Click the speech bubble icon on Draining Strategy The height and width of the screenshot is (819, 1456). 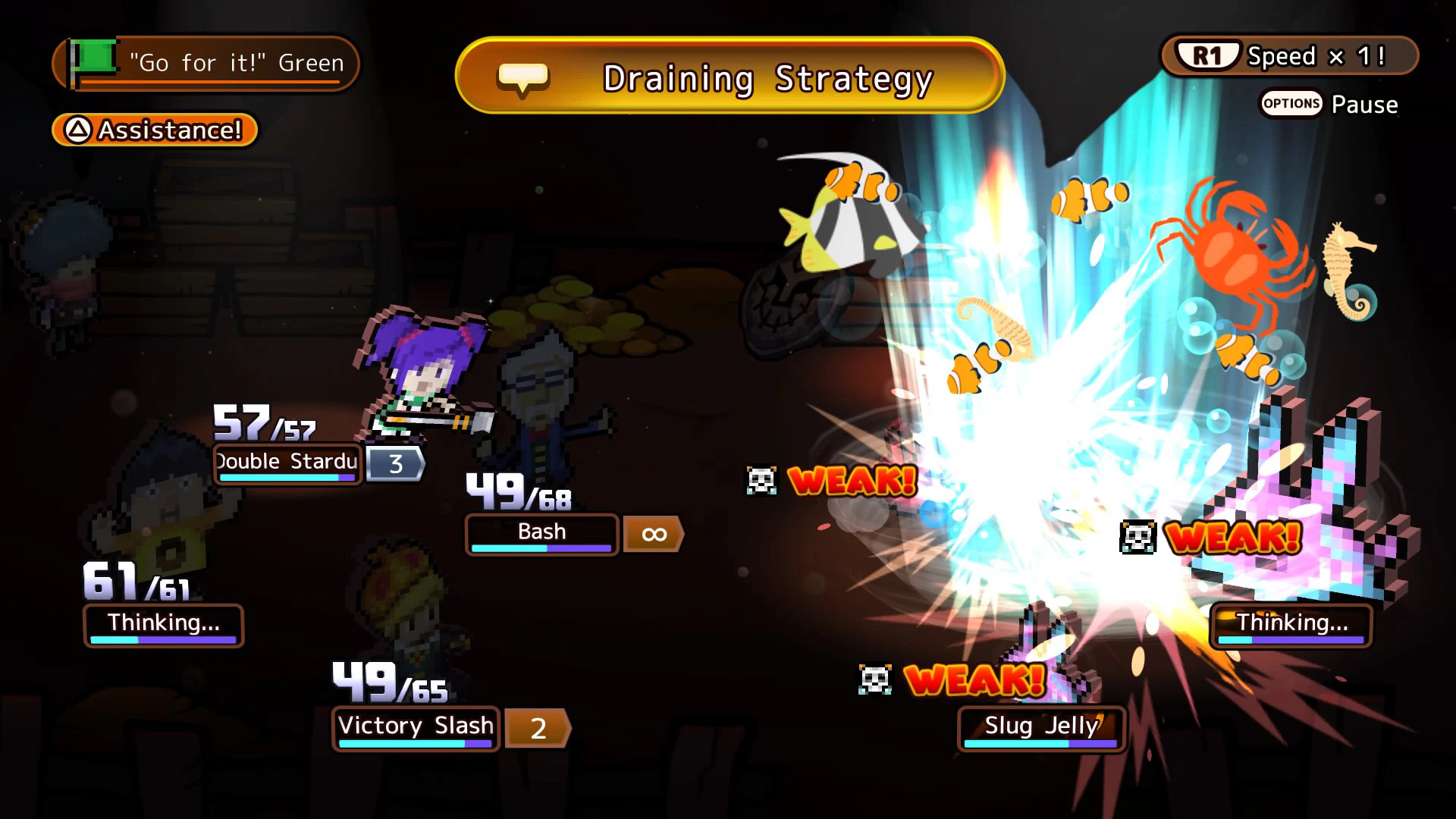523,76
